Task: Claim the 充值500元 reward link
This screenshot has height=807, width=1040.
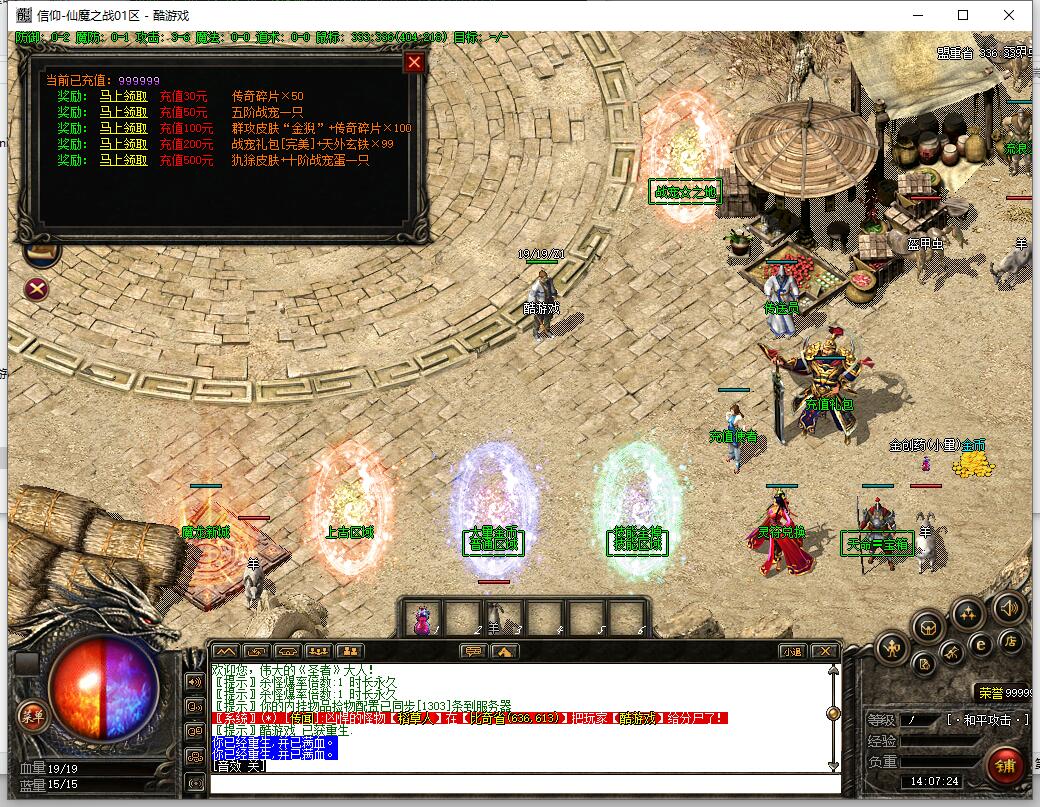Action: [x=123, y=160]
